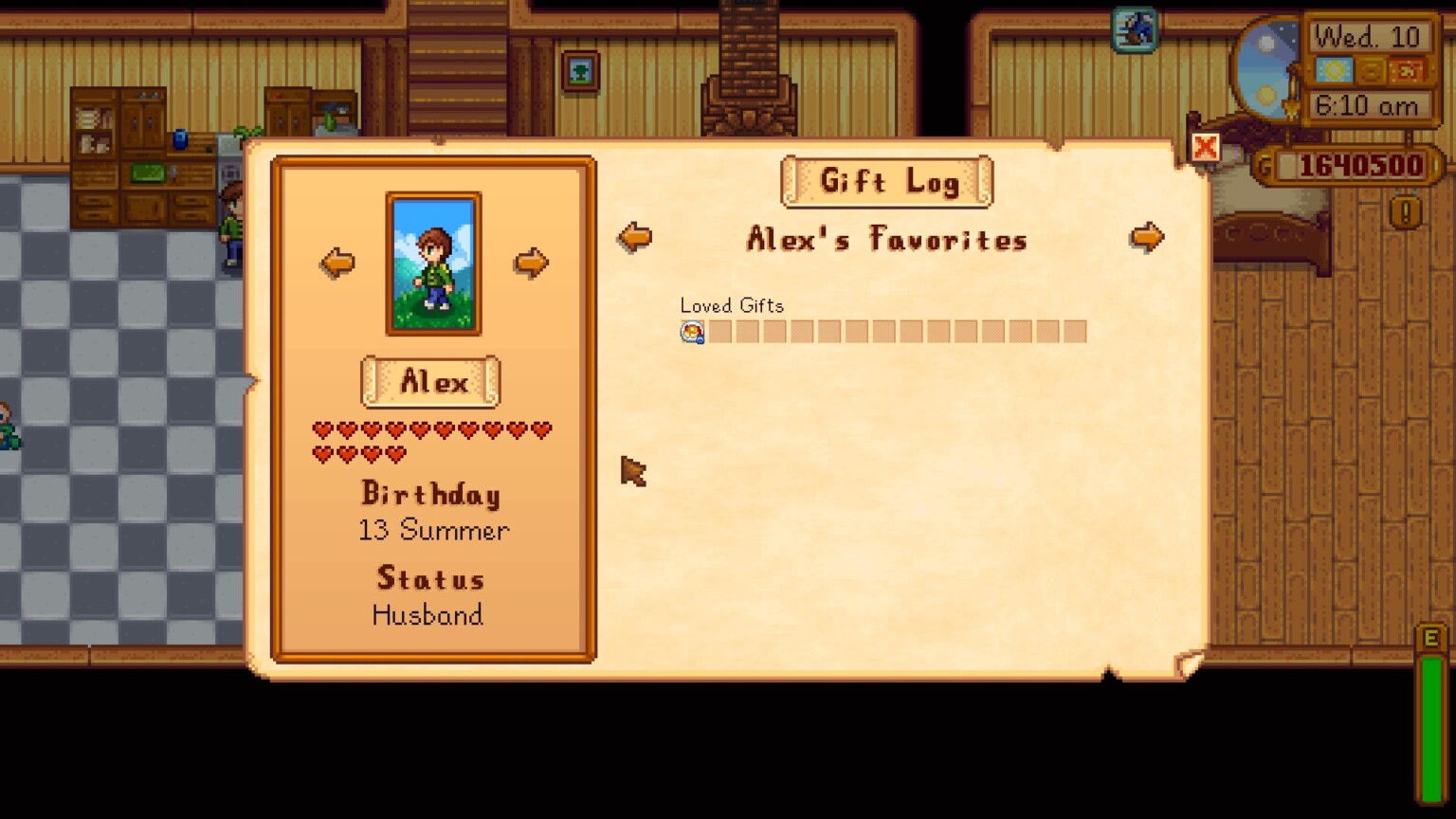Click Alex's character portrait

pyautogui.click(x=432, y=263)
